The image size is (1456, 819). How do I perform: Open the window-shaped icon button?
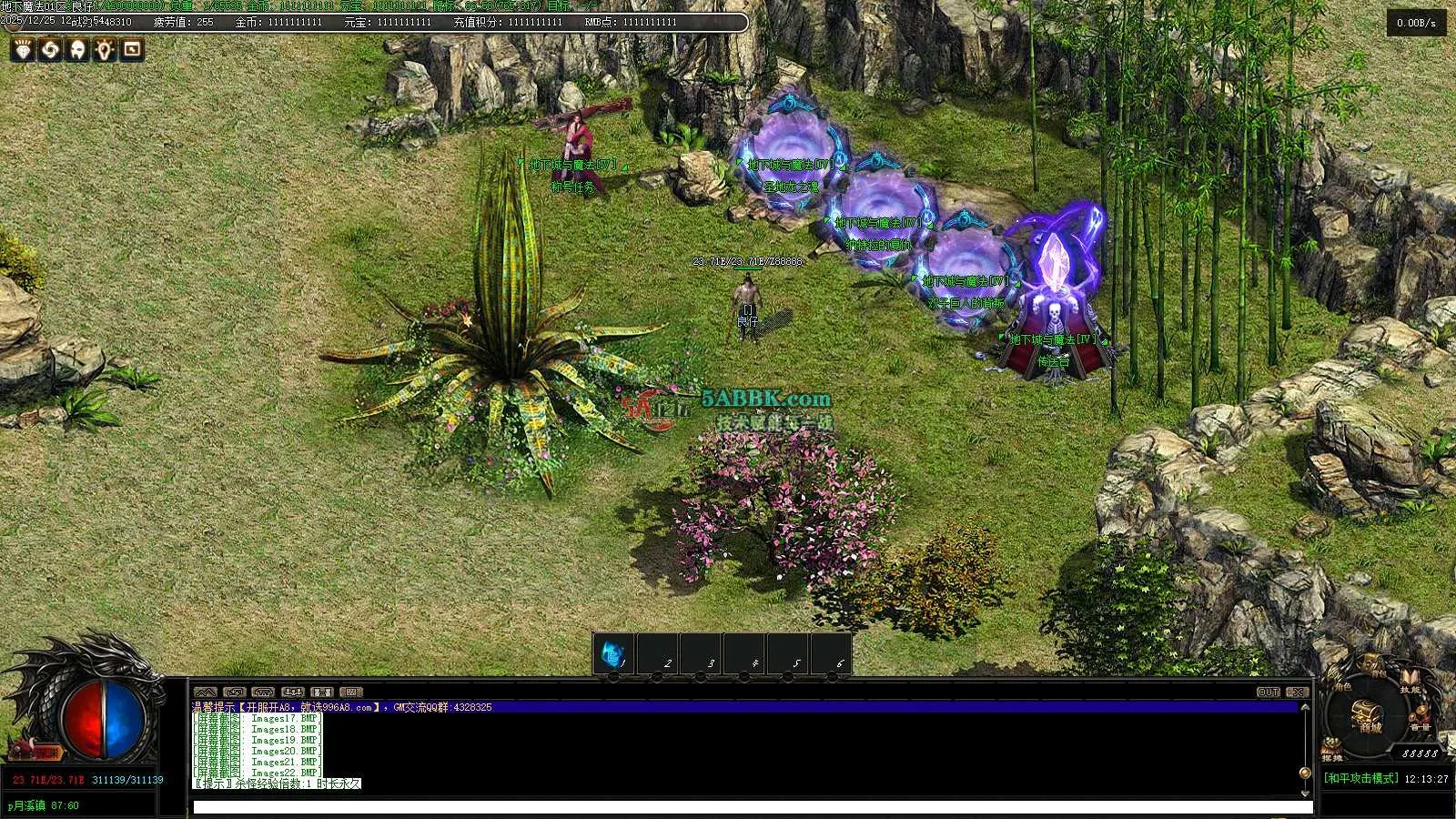tap(133, 49)
